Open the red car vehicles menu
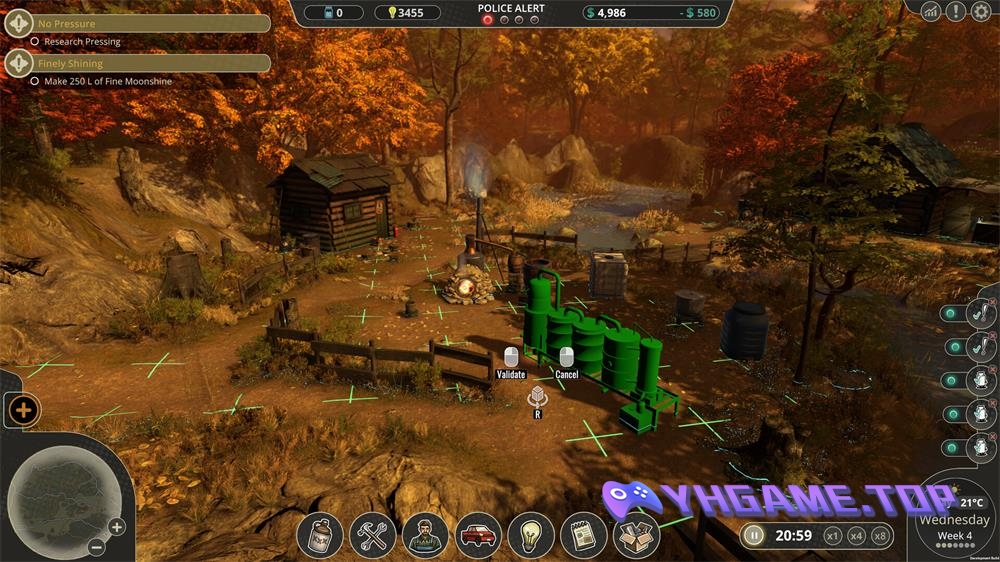The height and width of the screenshot is (562, 1000). [x=478, y=535]
